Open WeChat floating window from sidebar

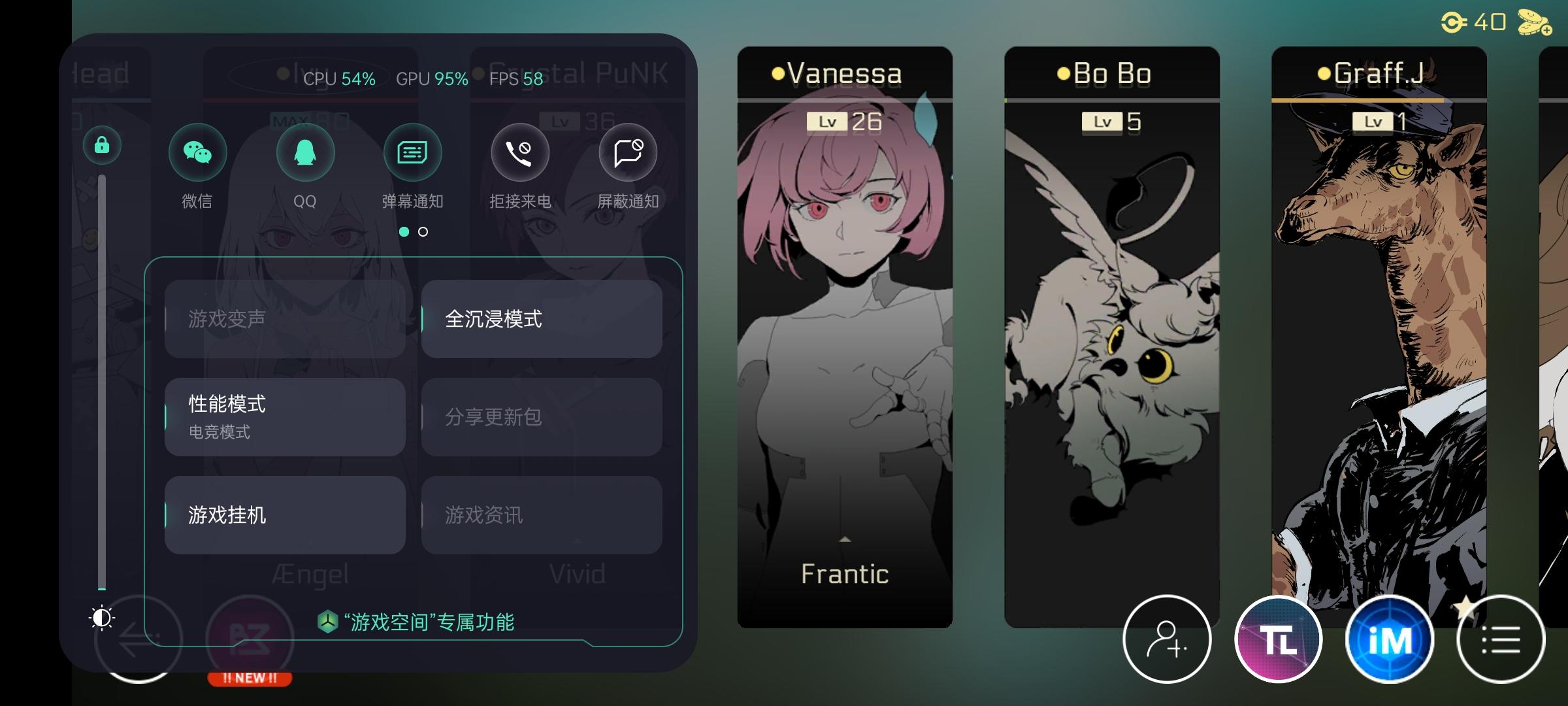pos(197,152)
